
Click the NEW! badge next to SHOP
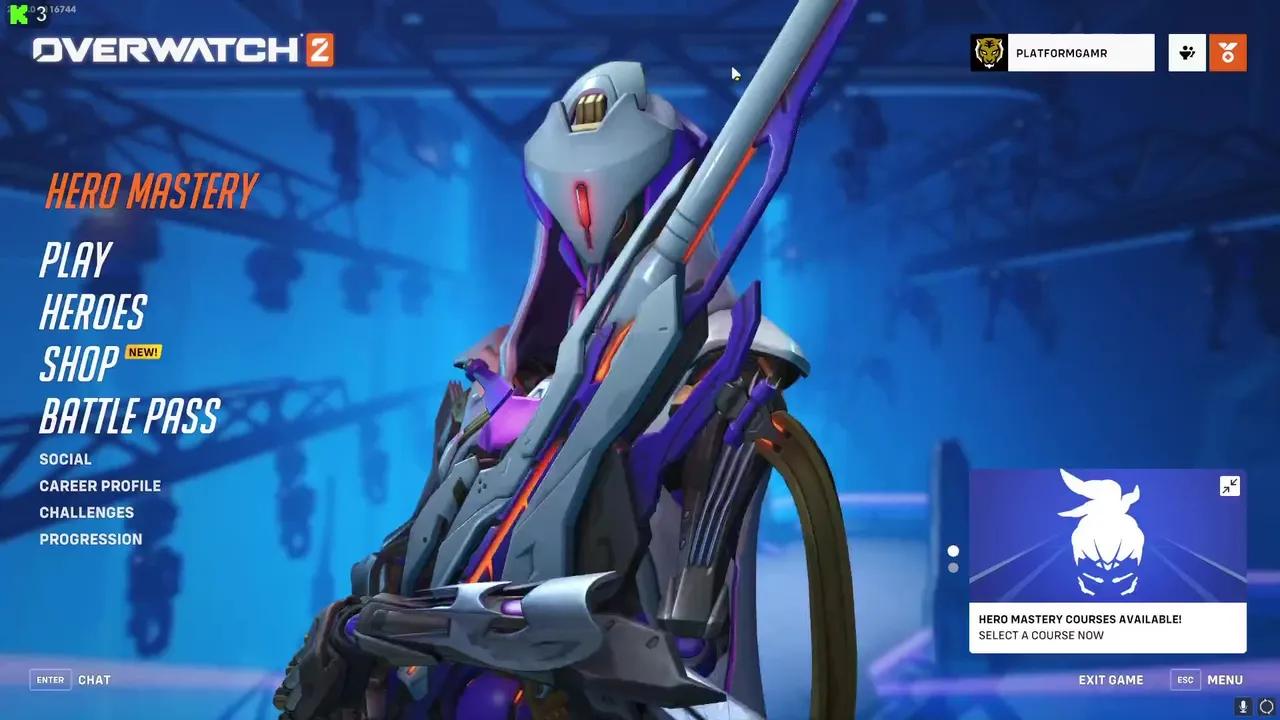tap(142, 352)
